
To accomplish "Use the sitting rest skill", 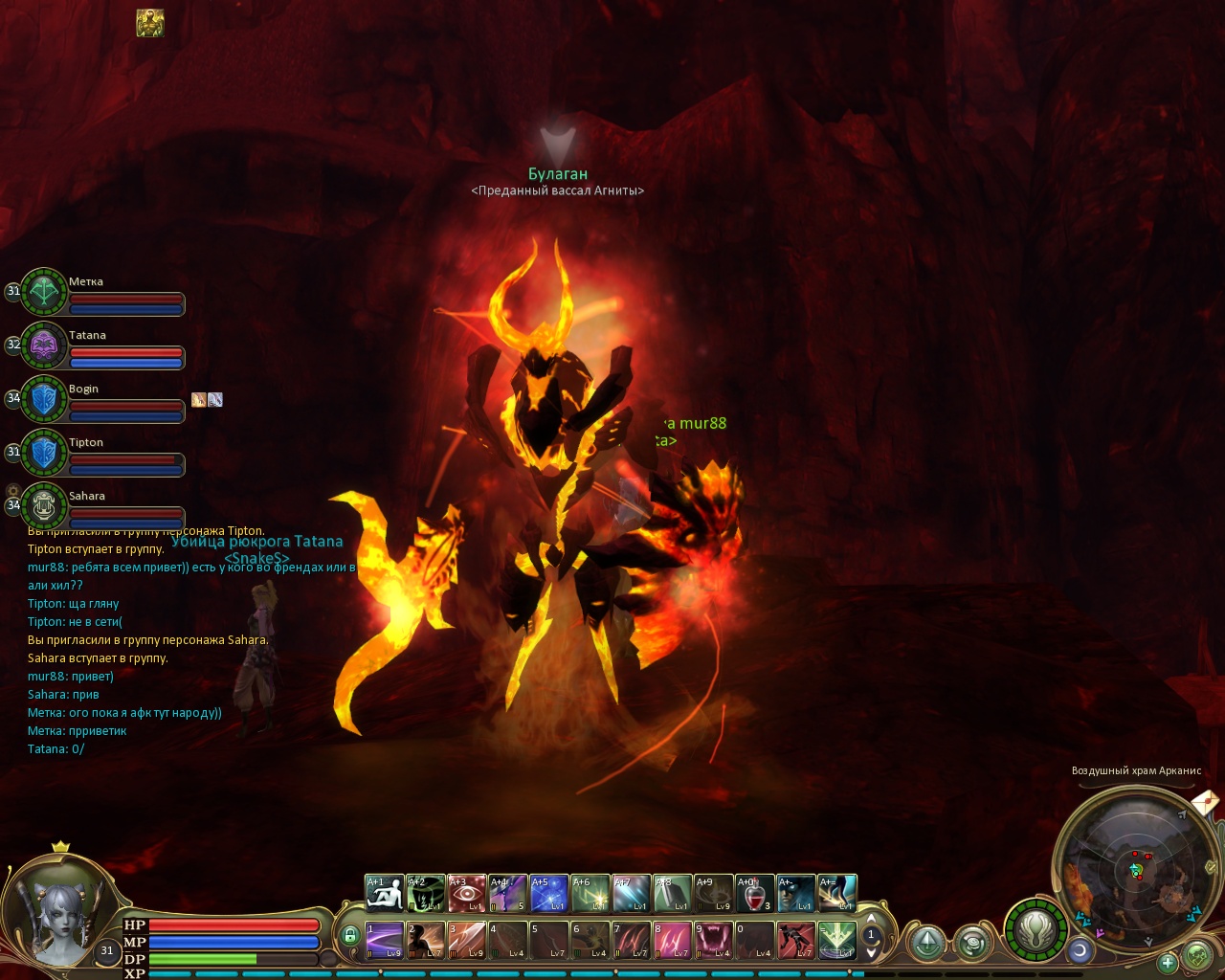I will pos(384,893).
